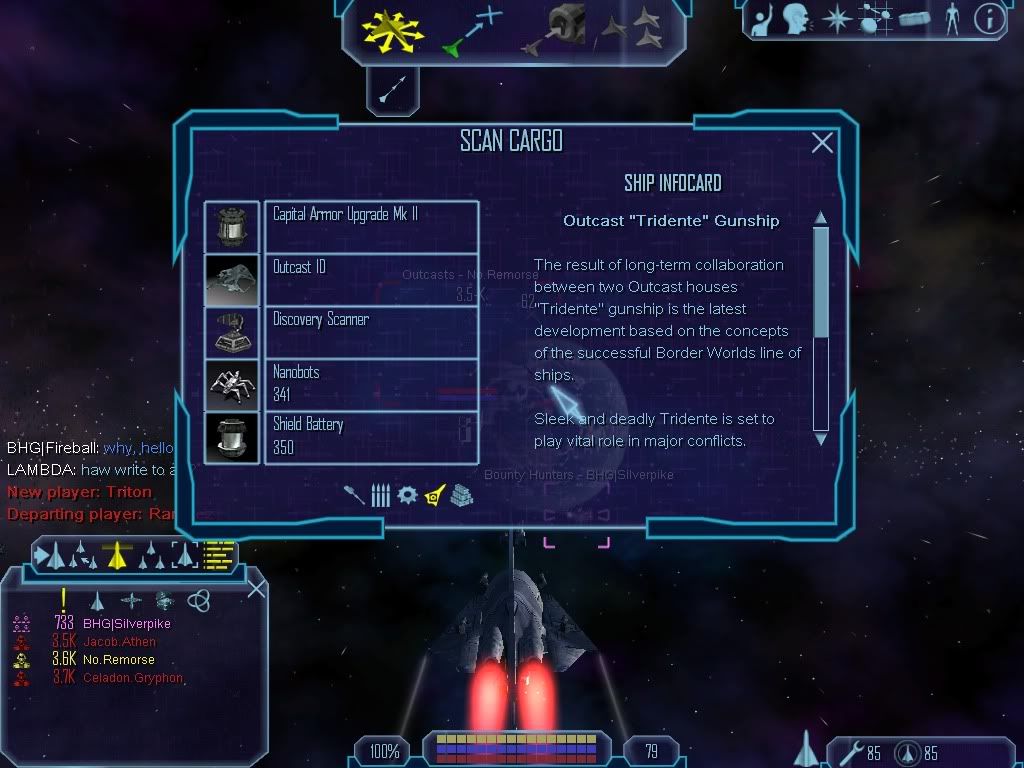Open the information 'i' button

pos(988,19)
